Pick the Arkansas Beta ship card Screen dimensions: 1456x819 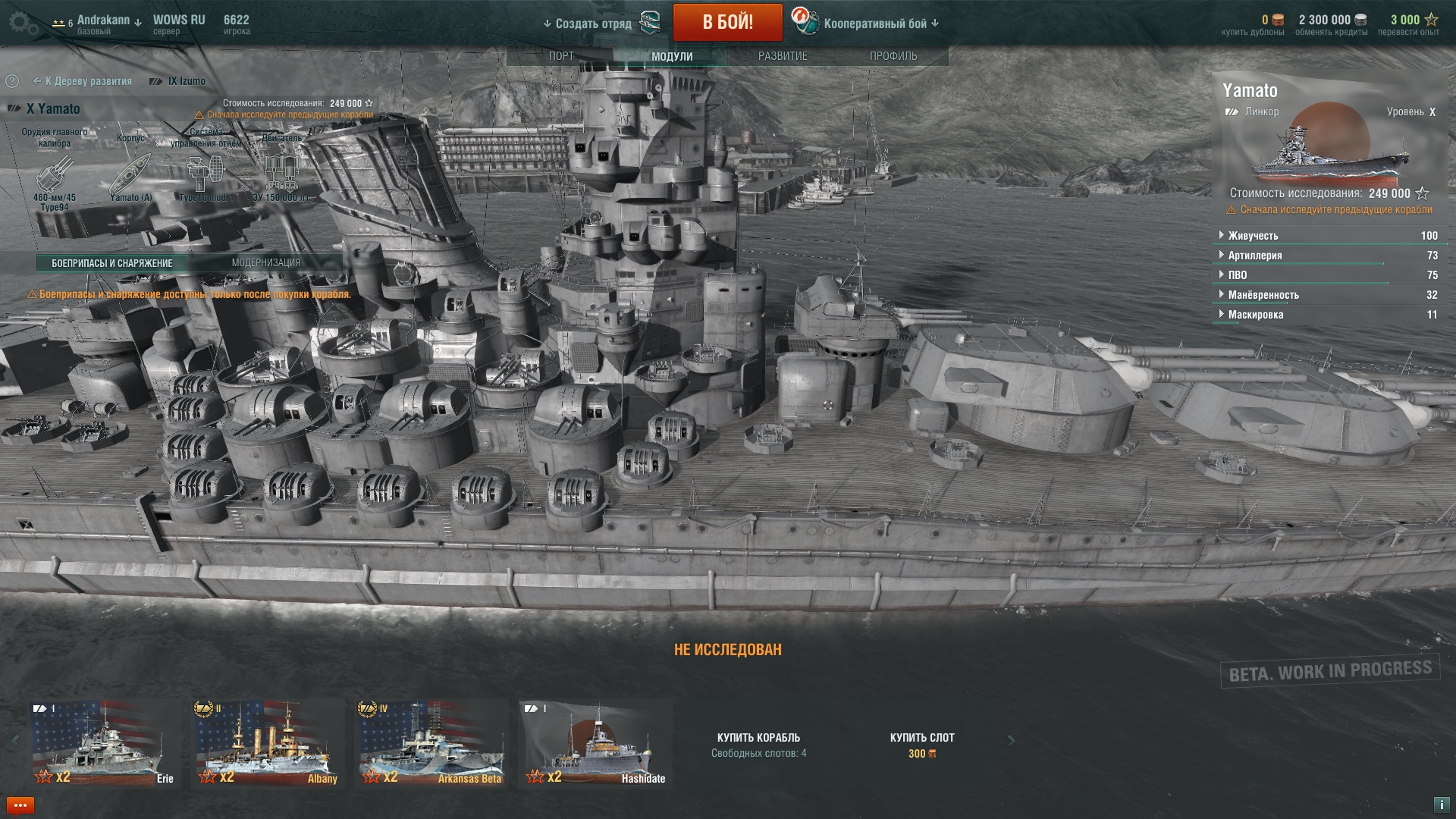431,743
